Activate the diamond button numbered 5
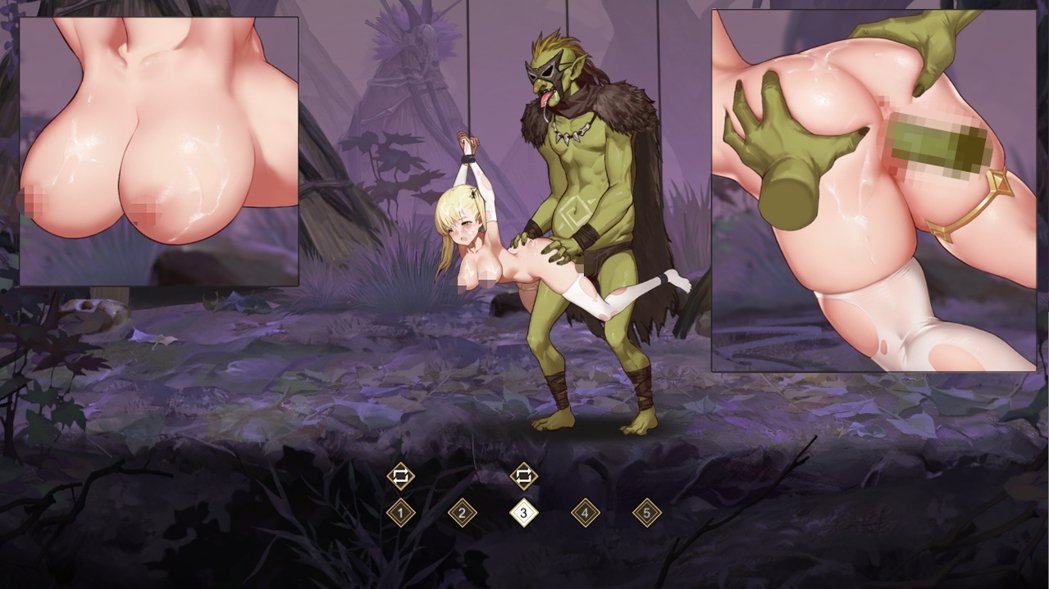This screenshot has width=1049, height=589. pyautogui.click(x=647, y=513)
